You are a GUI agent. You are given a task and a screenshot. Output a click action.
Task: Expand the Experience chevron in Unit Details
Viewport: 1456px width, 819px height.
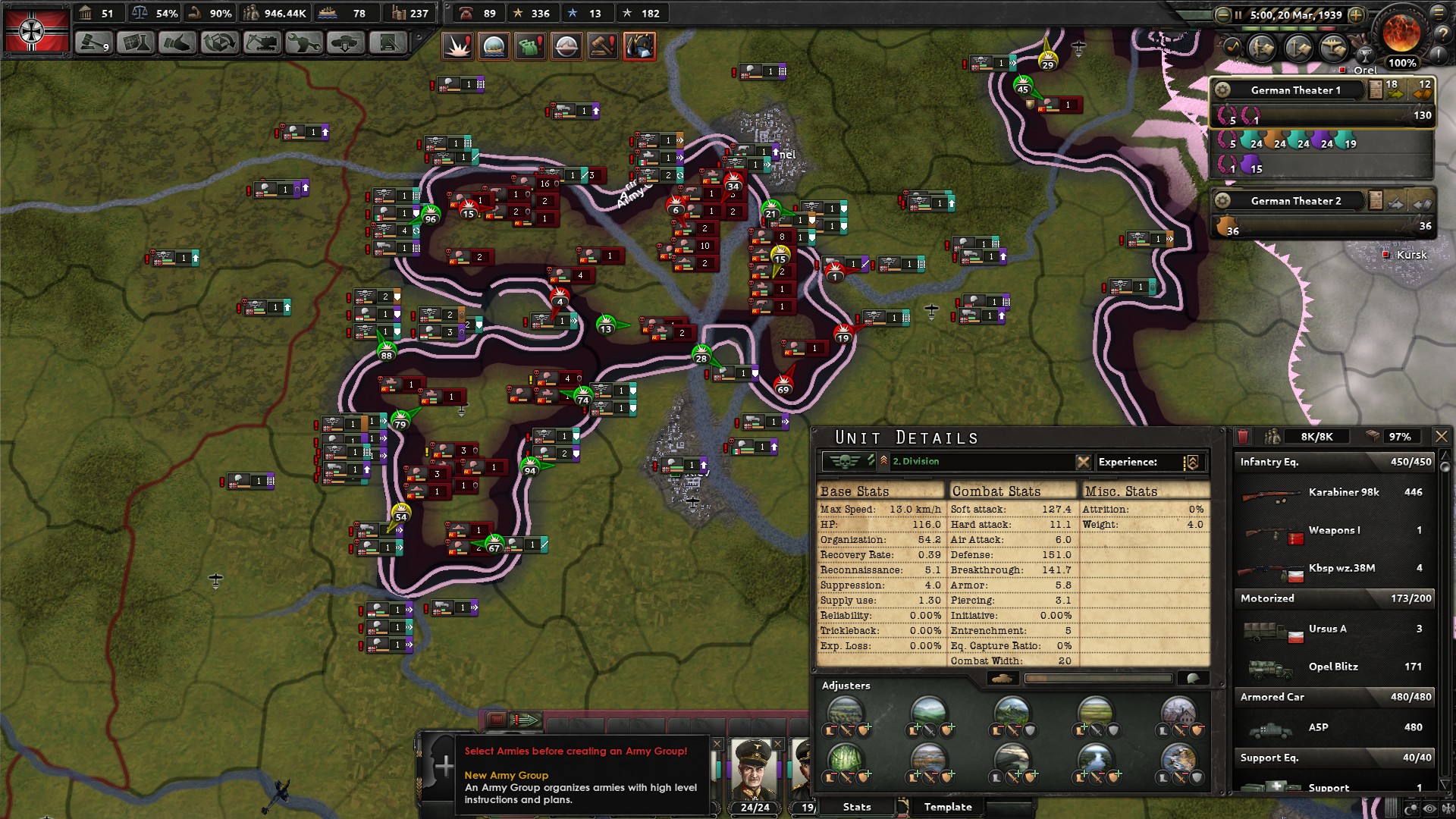[x=1193, y=463]
